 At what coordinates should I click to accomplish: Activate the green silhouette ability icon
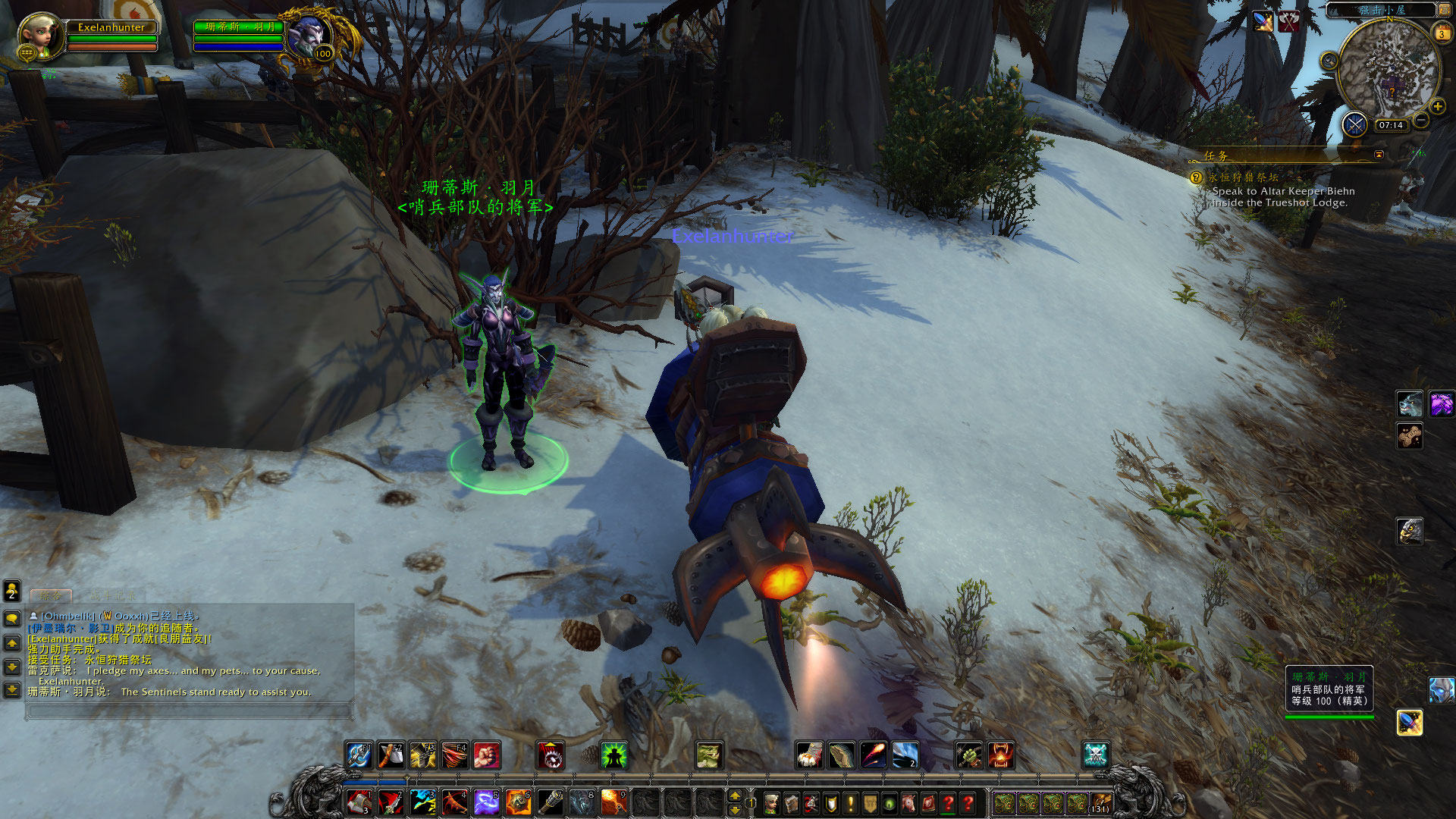click(613, 755)
